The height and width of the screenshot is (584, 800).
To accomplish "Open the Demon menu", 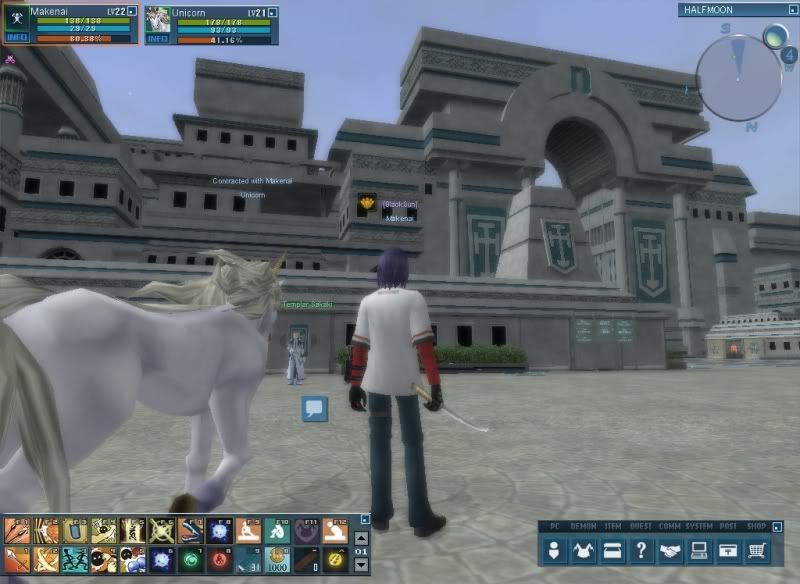I will pos(583,550).
